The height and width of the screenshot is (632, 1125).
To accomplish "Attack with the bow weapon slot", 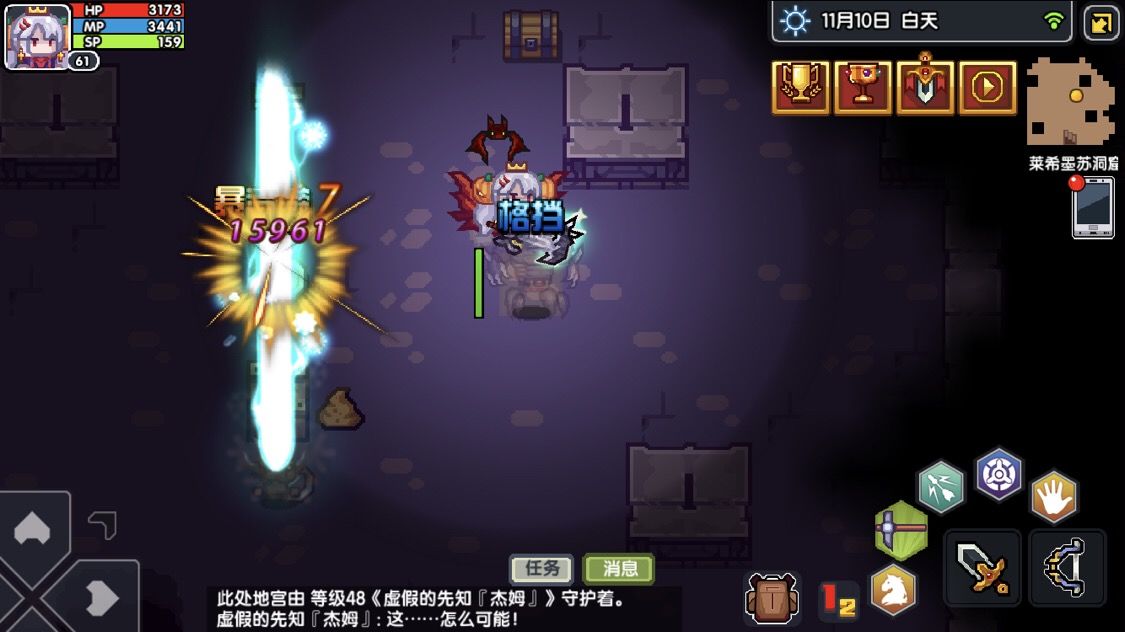I will tap(1068, 568).
